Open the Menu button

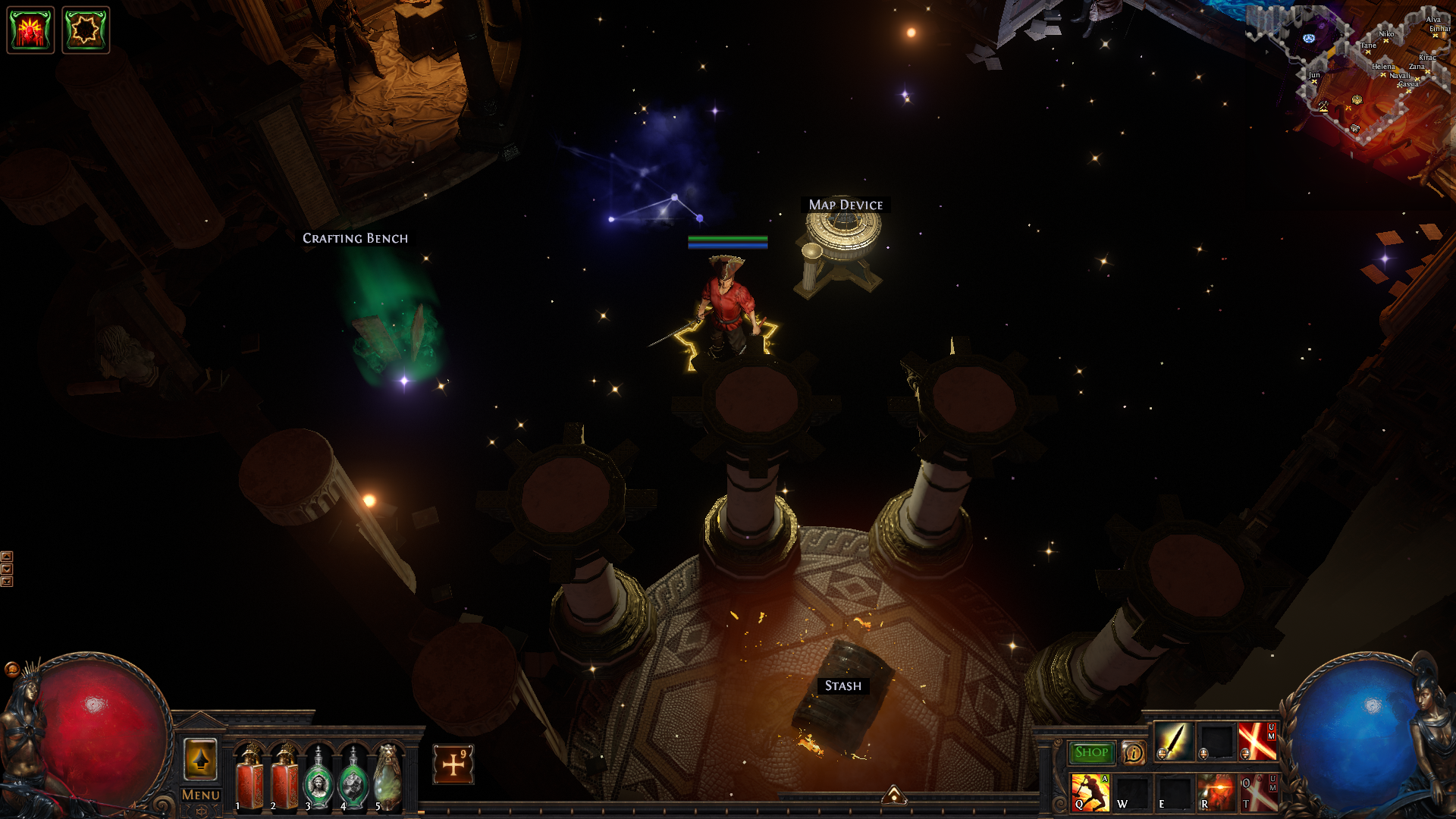201,795
